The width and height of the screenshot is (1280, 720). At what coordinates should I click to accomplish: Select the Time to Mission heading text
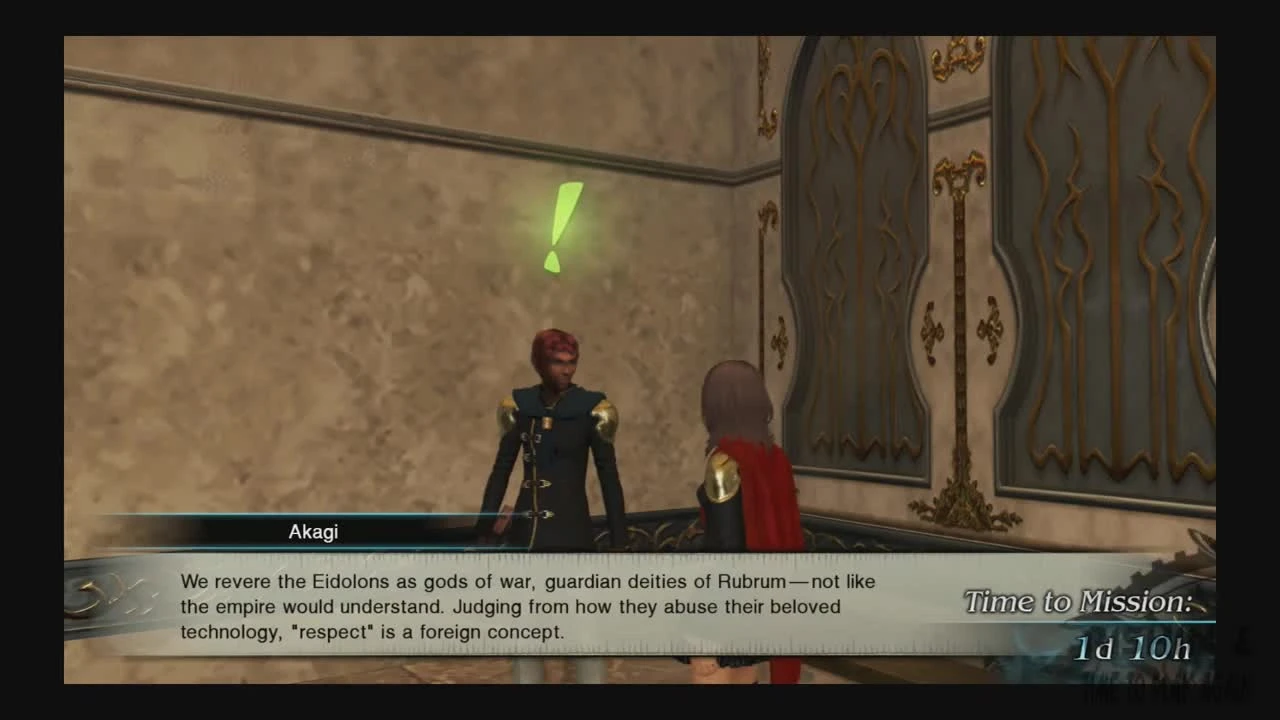click(x=1078, y=601)
